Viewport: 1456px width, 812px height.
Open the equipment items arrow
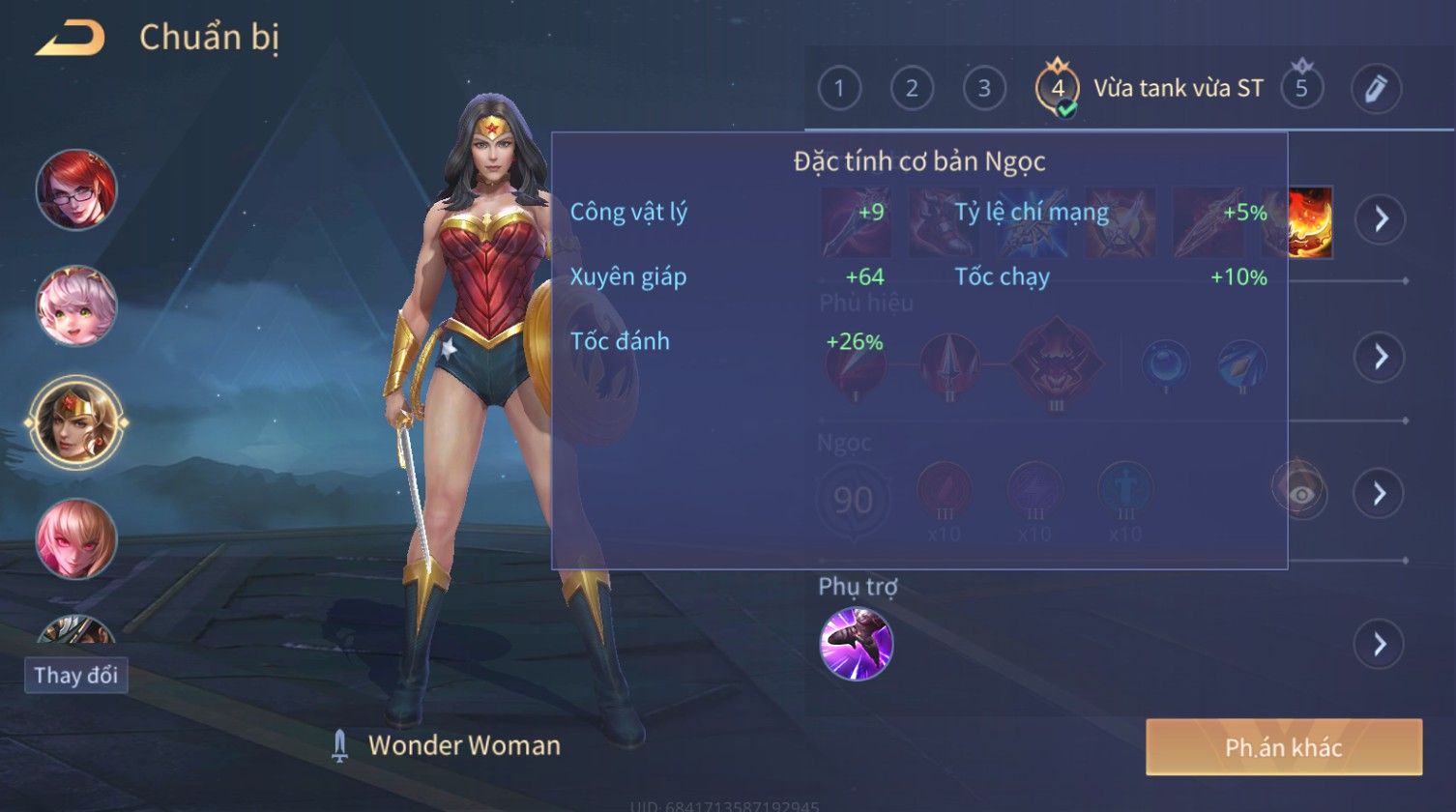click(x=1380, y=219)
